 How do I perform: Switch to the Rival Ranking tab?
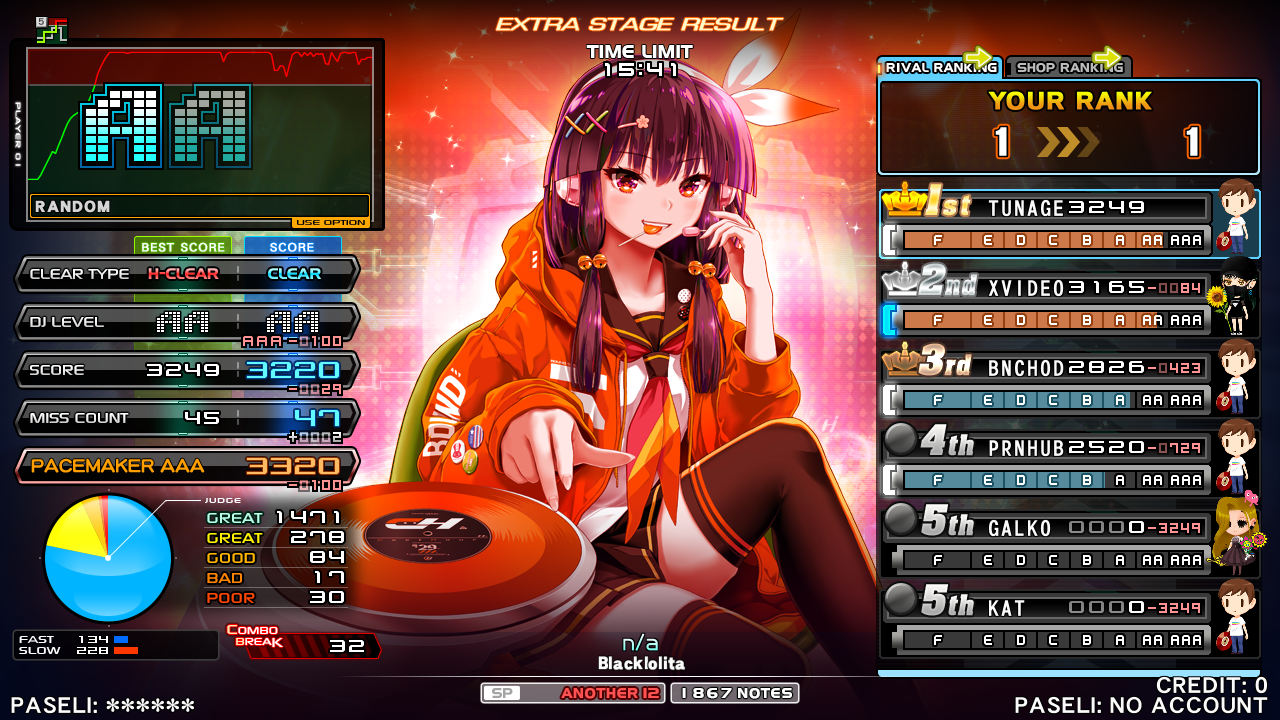(939, 68)
